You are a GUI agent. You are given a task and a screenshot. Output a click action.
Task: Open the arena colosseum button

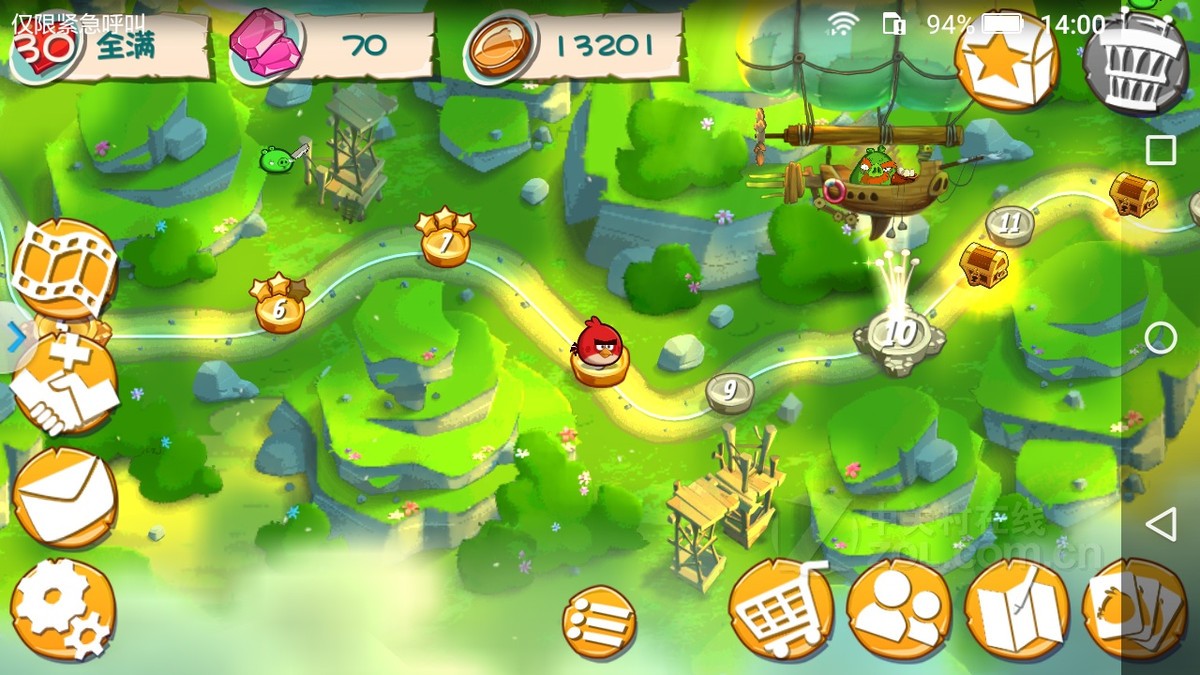pos(1134,62)
